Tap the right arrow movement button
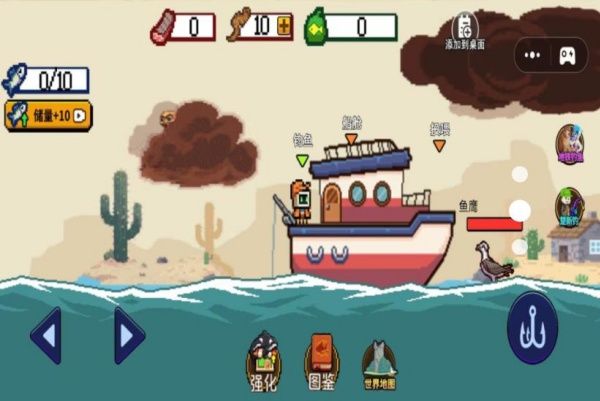600x401 pixels. pyautogui.click(x=128, y=335)
